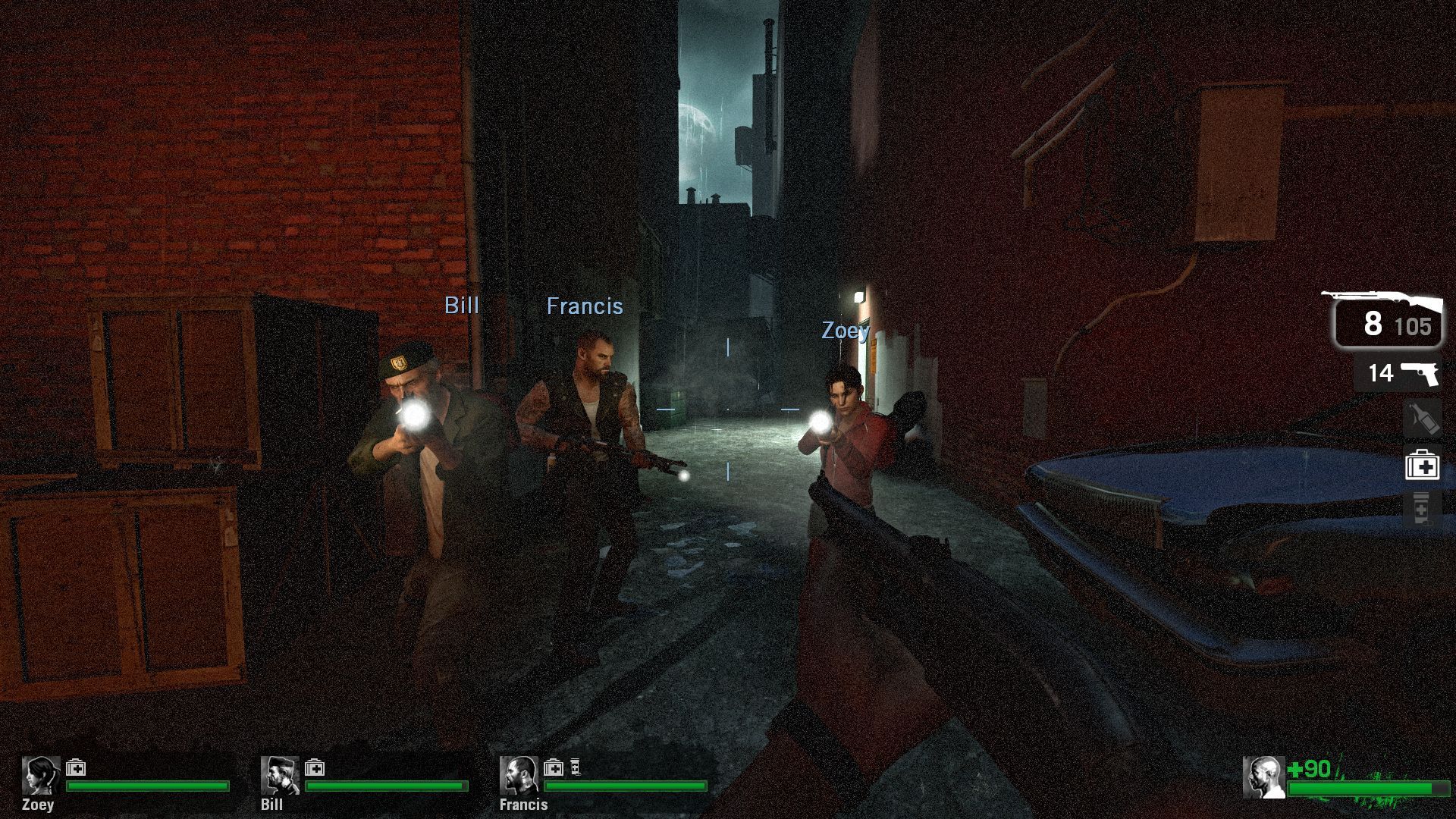Click Bill's first aid kit indicator icon
This screenshot has height=819, width=1456.
pos(314,766)
